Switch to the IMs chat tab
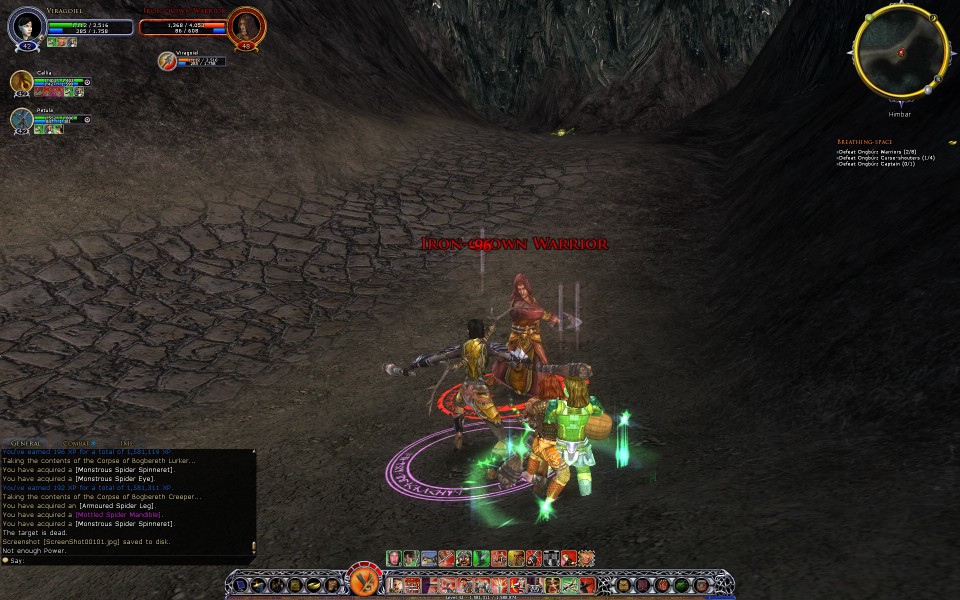 [x=126, y=443]
